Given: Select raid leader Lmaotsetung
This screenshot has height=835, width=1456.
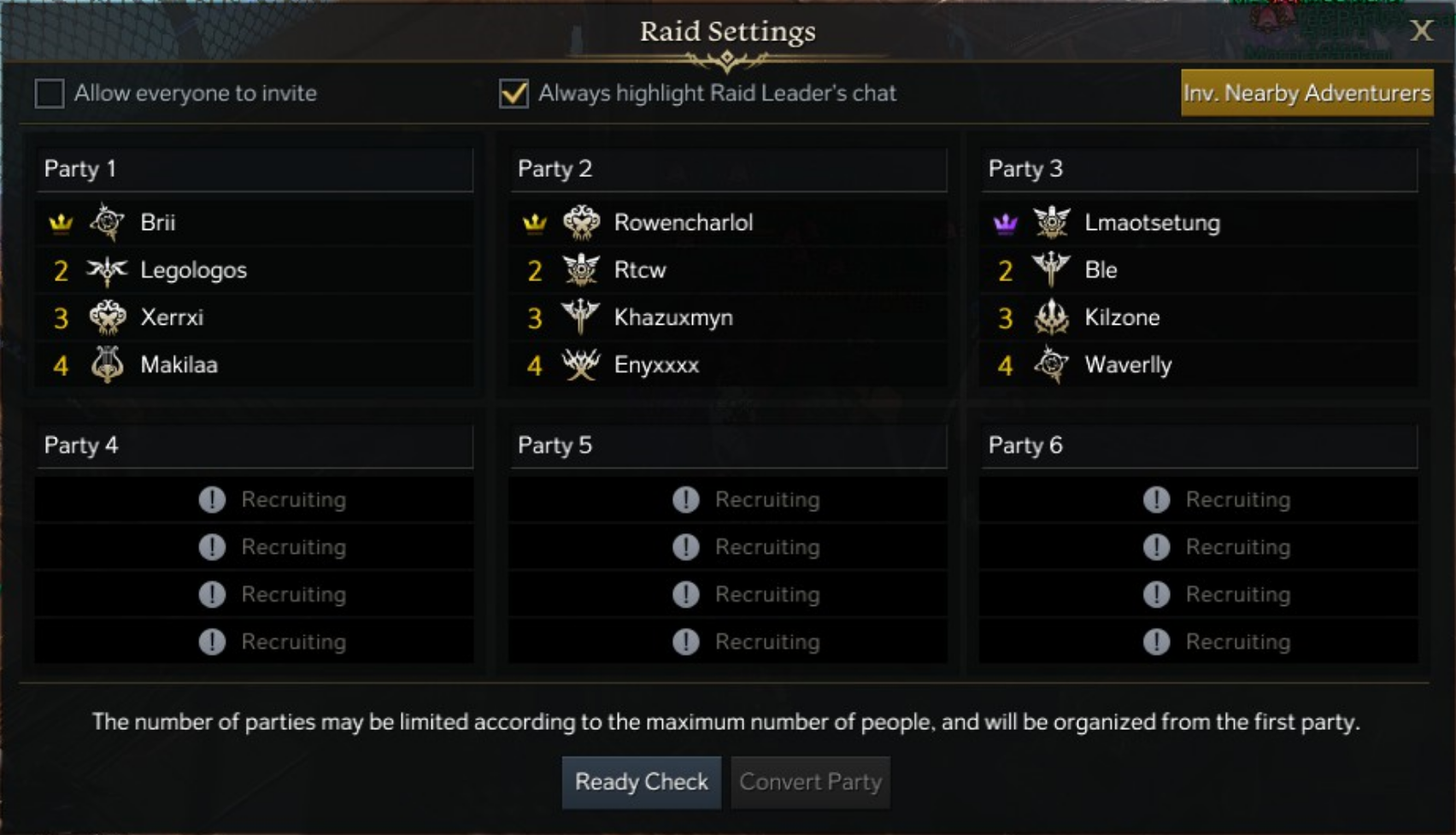Looking at the screenshot, I should coord(1152,223).
